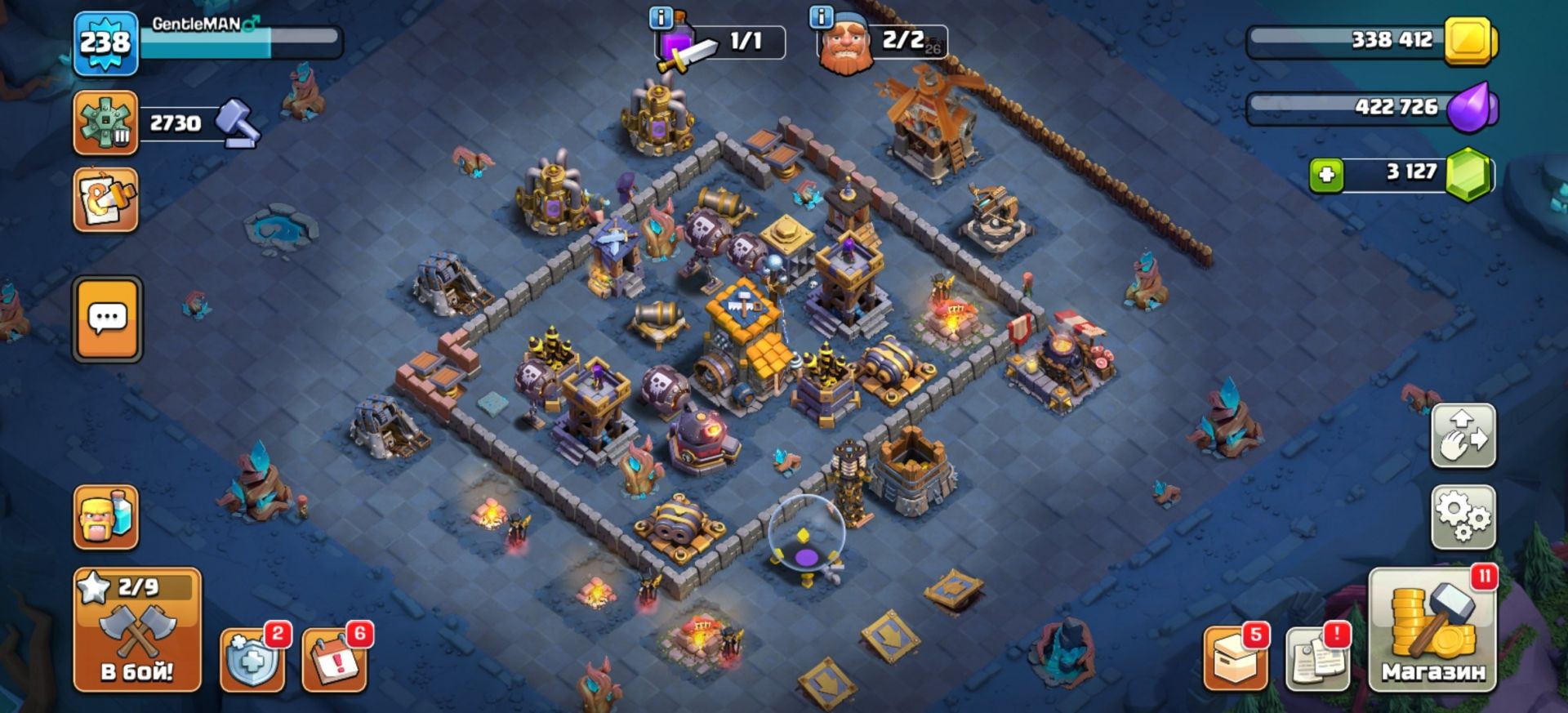The width and height of the screenshot is (1568, 713).
Task: Add gems with the green plus button
Action: pyautogui.click(x=1326, y=175)
